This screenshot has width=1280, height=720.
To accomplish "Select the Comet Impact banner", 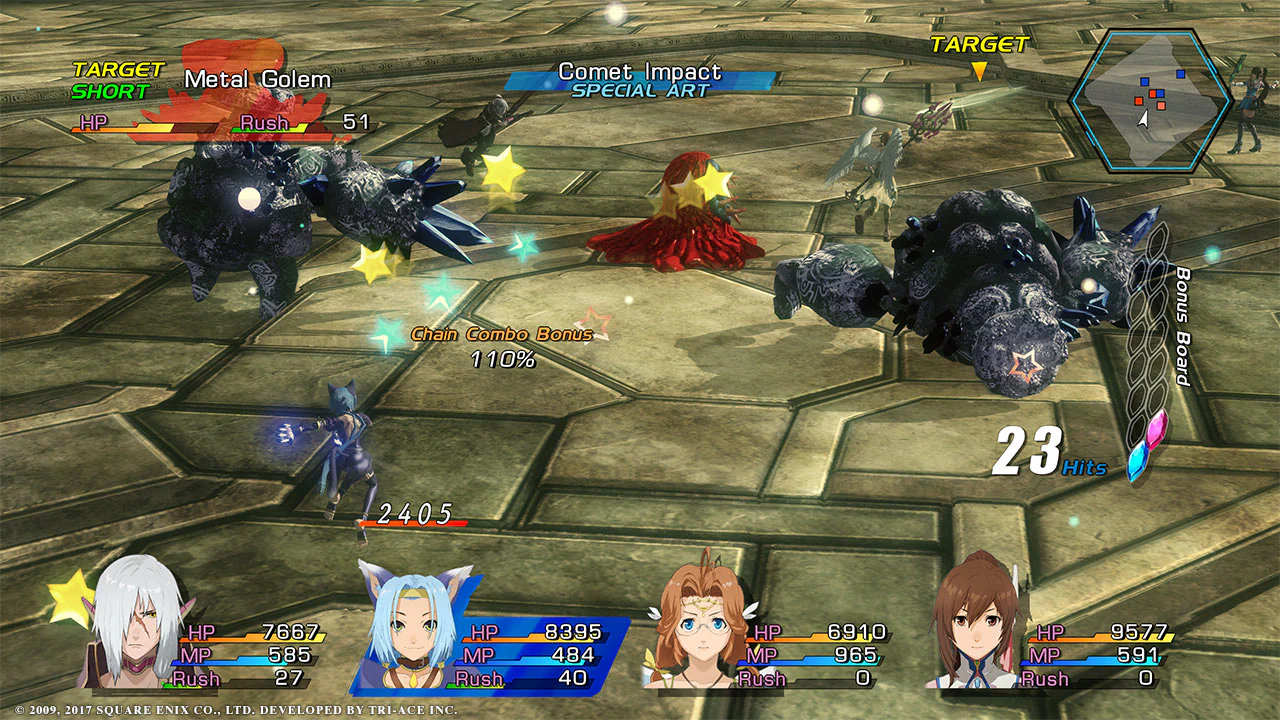I will (640, 72).
